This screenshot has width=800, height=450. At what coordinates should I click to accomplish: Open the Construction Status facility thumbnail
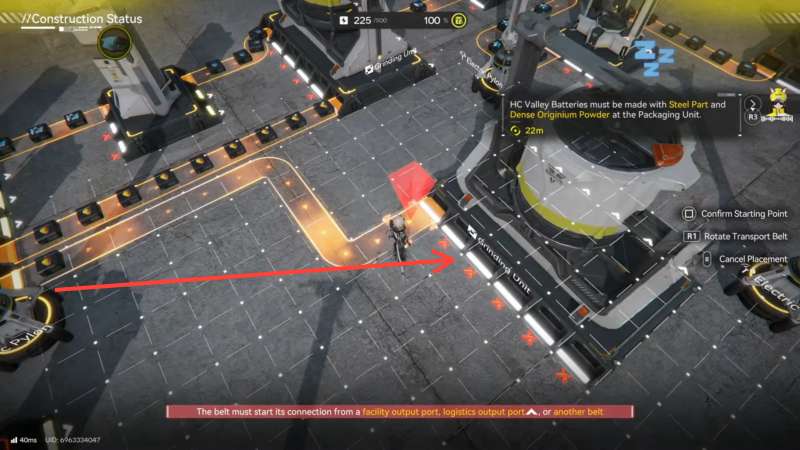click(115, 44)
